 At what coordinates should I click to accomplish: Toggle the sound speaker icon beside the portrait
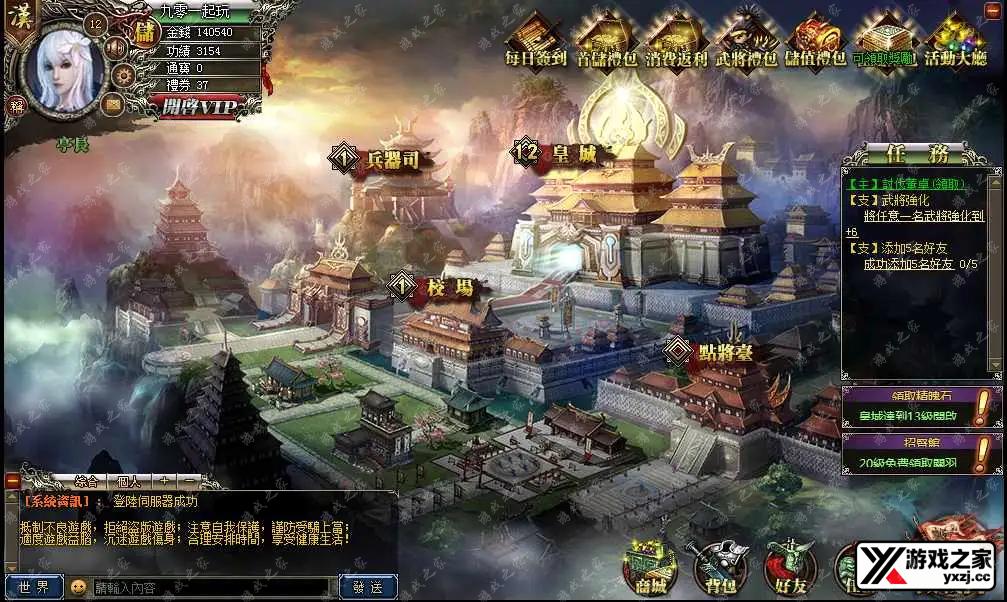point(116,47)
